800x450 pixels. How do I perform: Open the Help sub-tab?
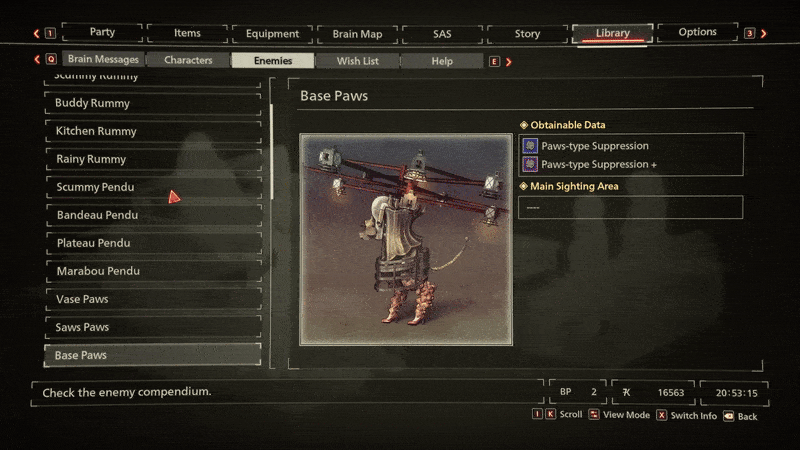[442, 60]
